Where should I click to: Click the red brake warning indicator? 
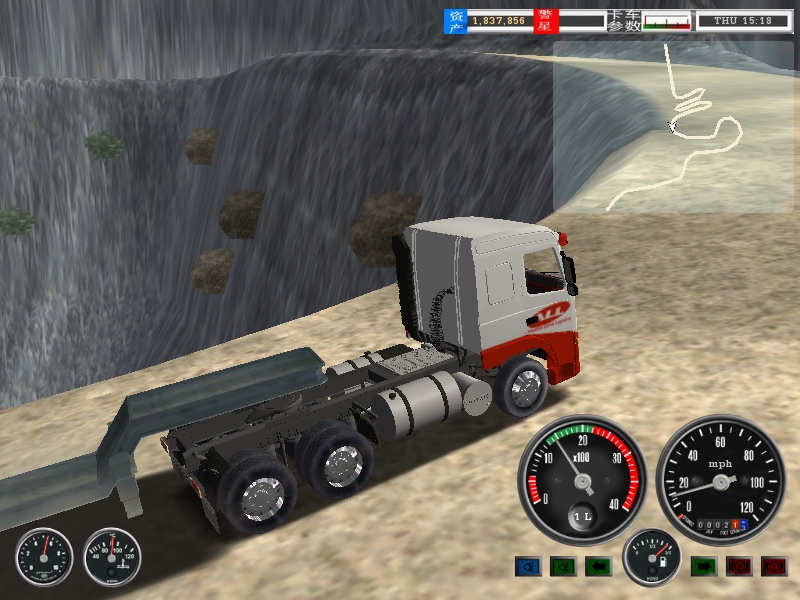pos(774,567)
